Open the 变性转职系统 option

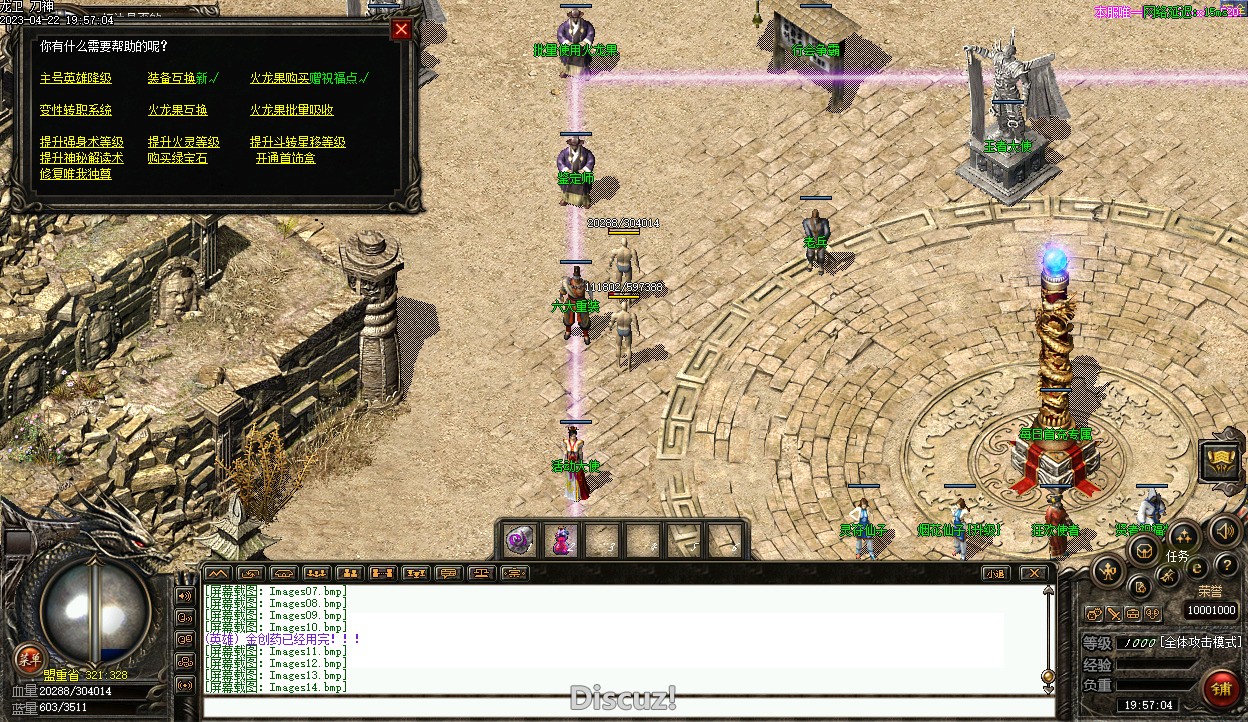pos(76,110)
